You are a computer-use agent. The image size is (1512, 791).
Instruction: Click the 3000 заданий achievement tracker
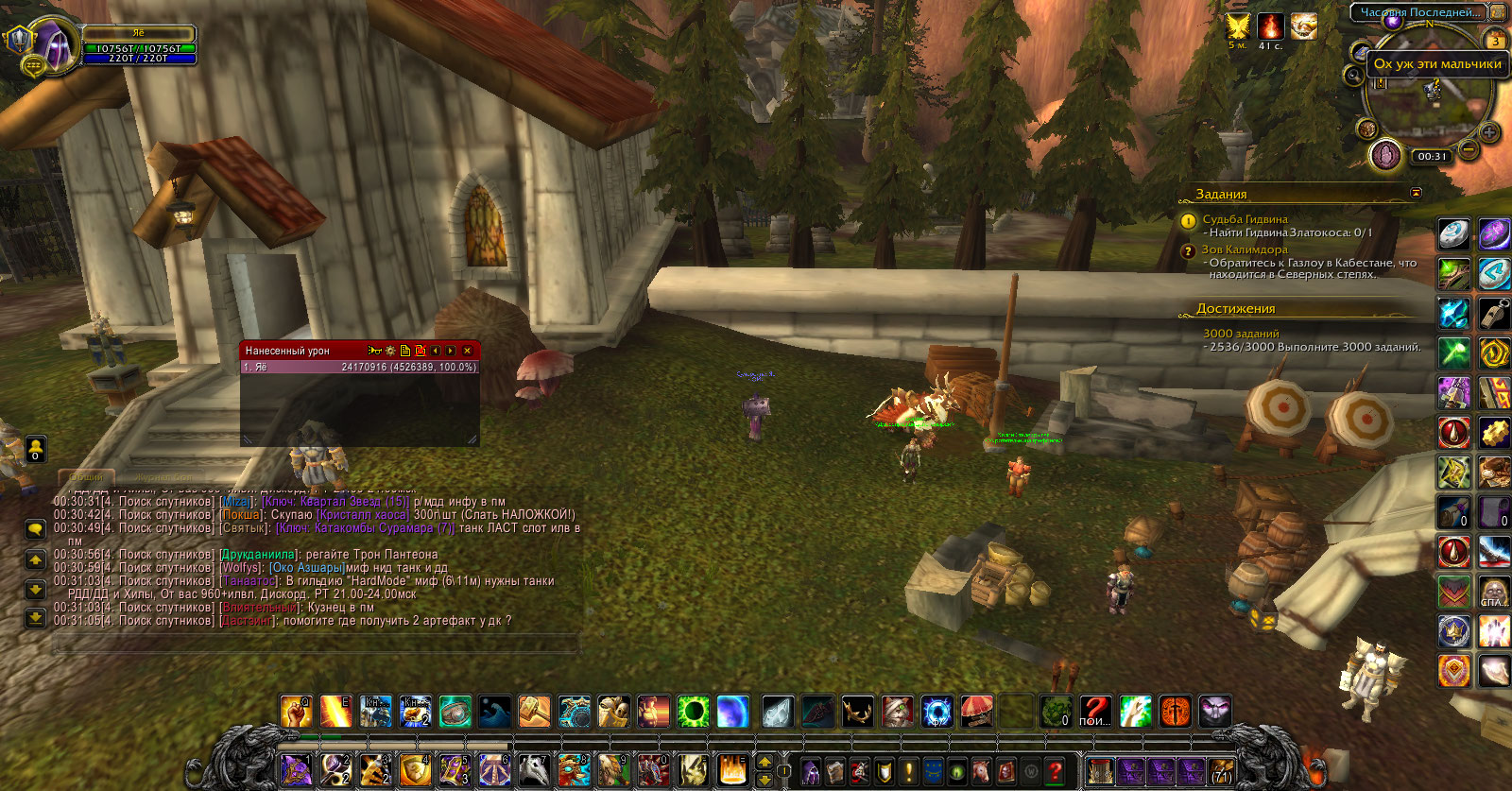pos(1241,334)
